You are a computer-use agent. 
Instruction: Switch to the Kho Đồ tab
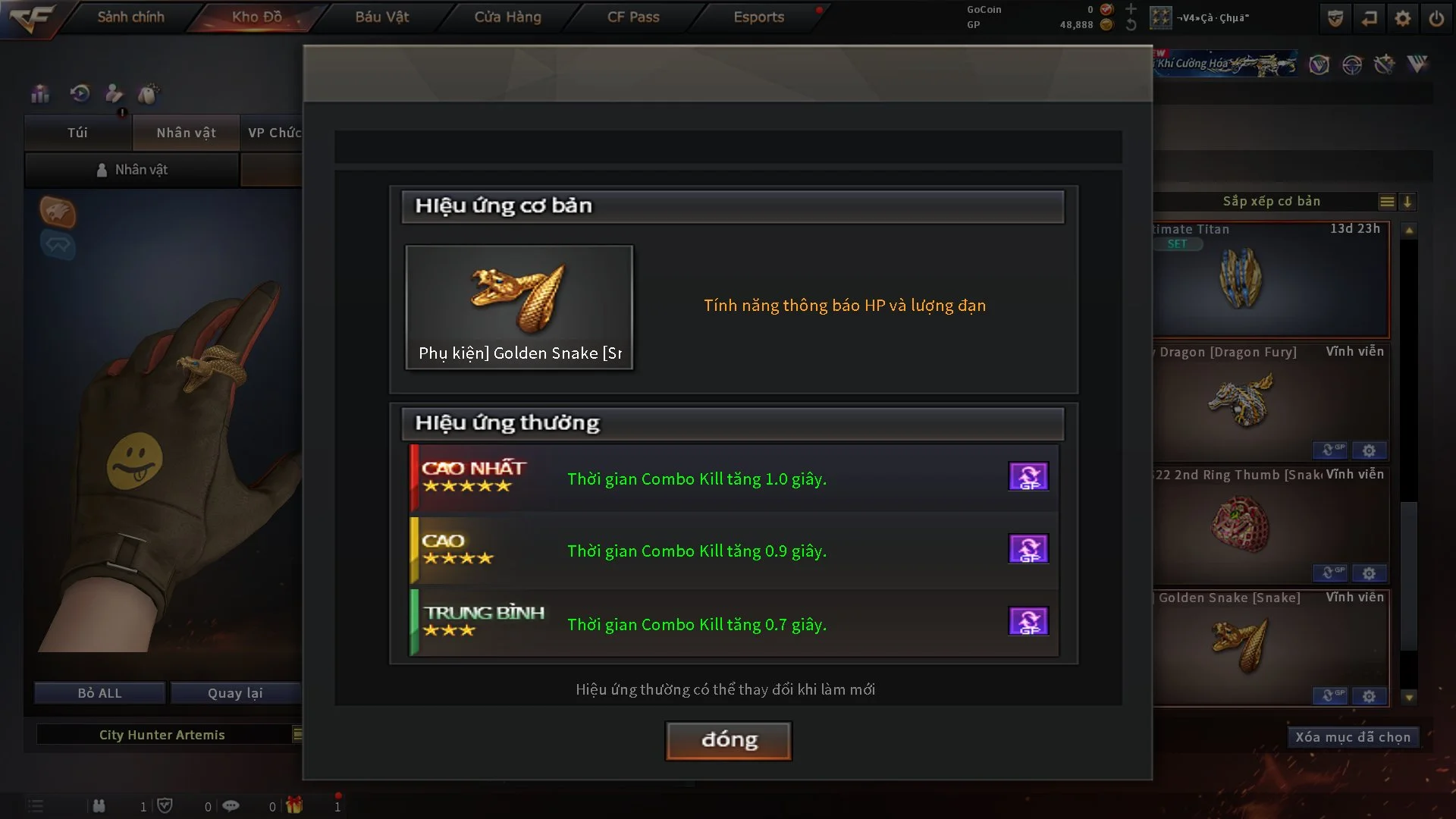point(256,17)
